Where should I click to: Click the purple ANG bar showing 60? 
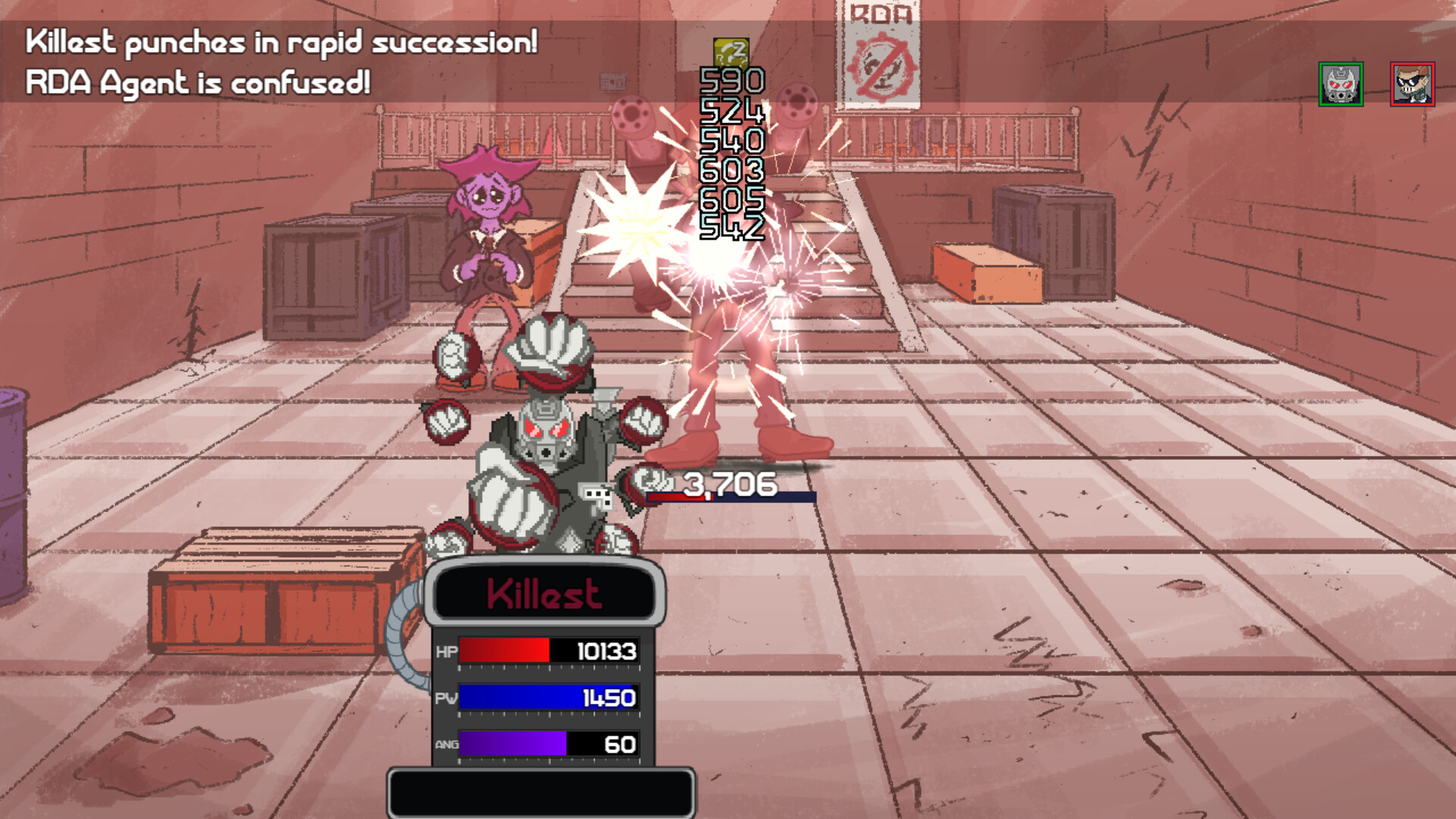point(512,745)
